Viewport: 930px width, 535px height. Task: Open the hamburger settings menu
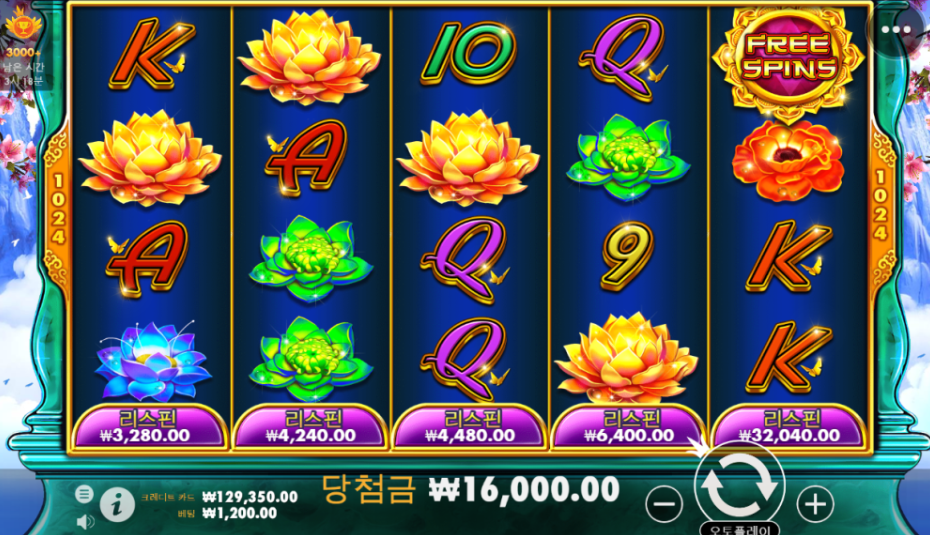(x=85, y=494)
